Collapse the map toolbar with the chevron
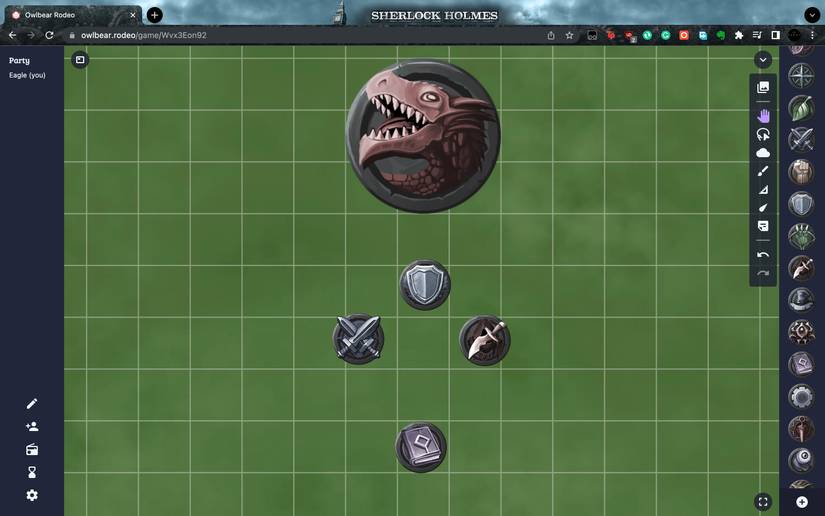The image size is (825, 516). tap(763, 60)
